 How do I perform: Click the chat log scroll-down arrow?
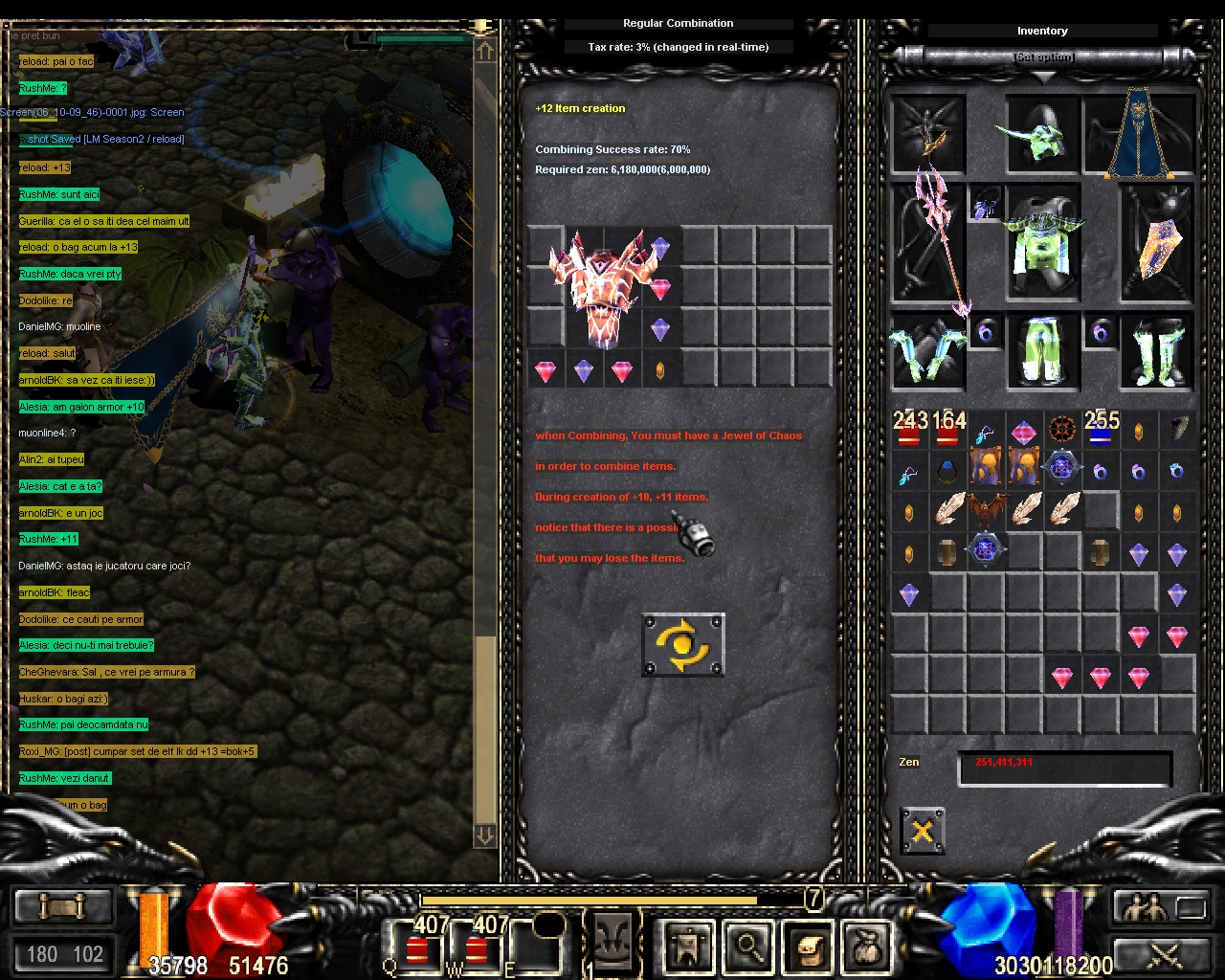pyautogui.click(x=484, y=835)
